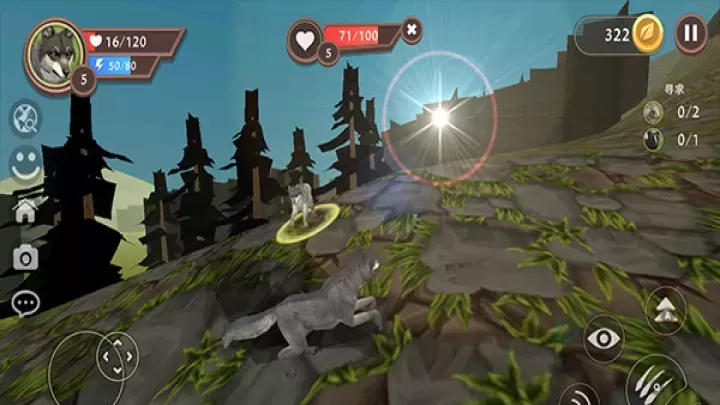Viewport: 720px width, 405px height.
Task: Open the globe map search icon
Action: coord(26,119)
